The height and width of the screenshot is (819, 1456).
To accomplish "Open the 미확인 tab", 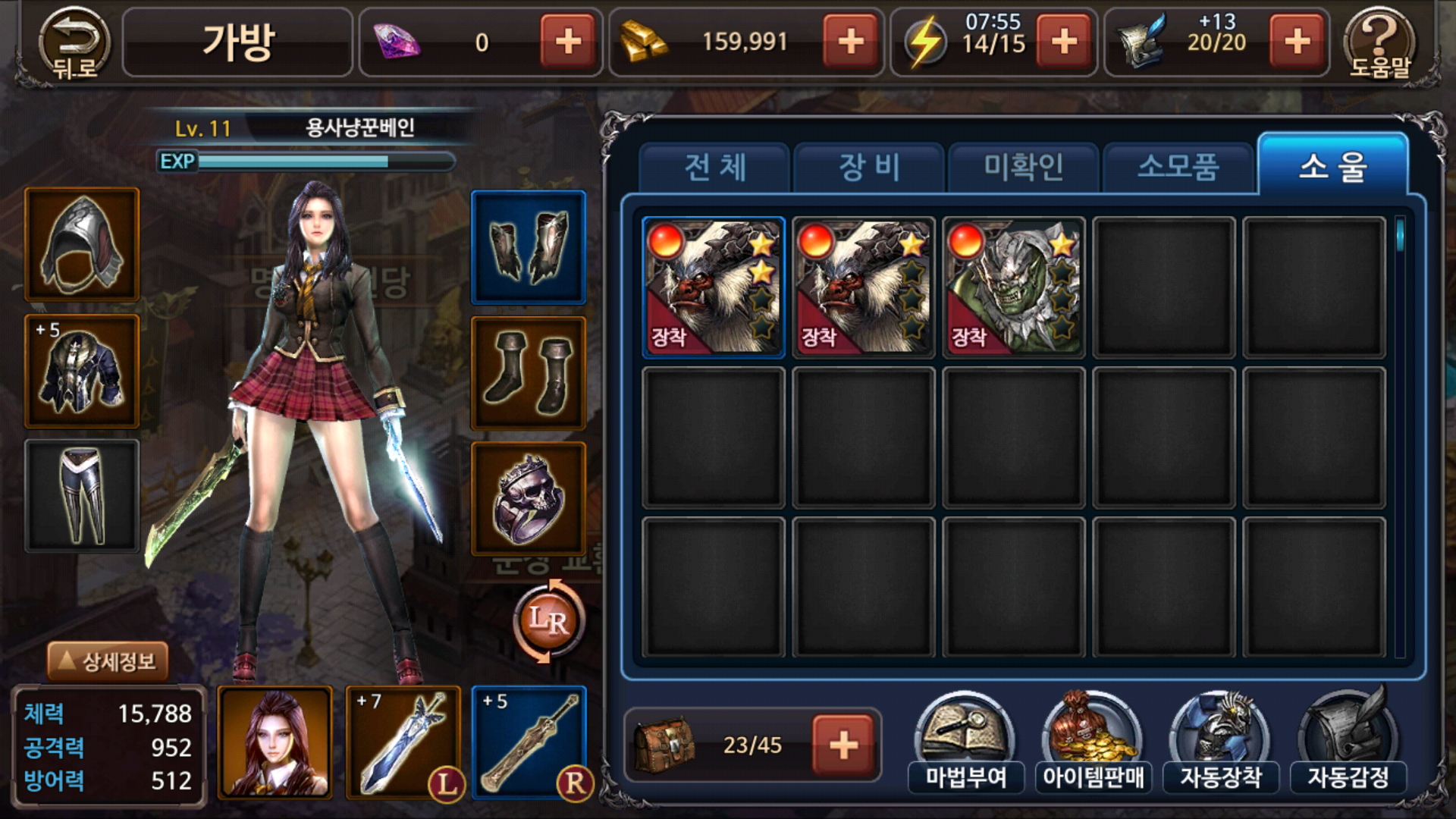I will click(1024, 167).
